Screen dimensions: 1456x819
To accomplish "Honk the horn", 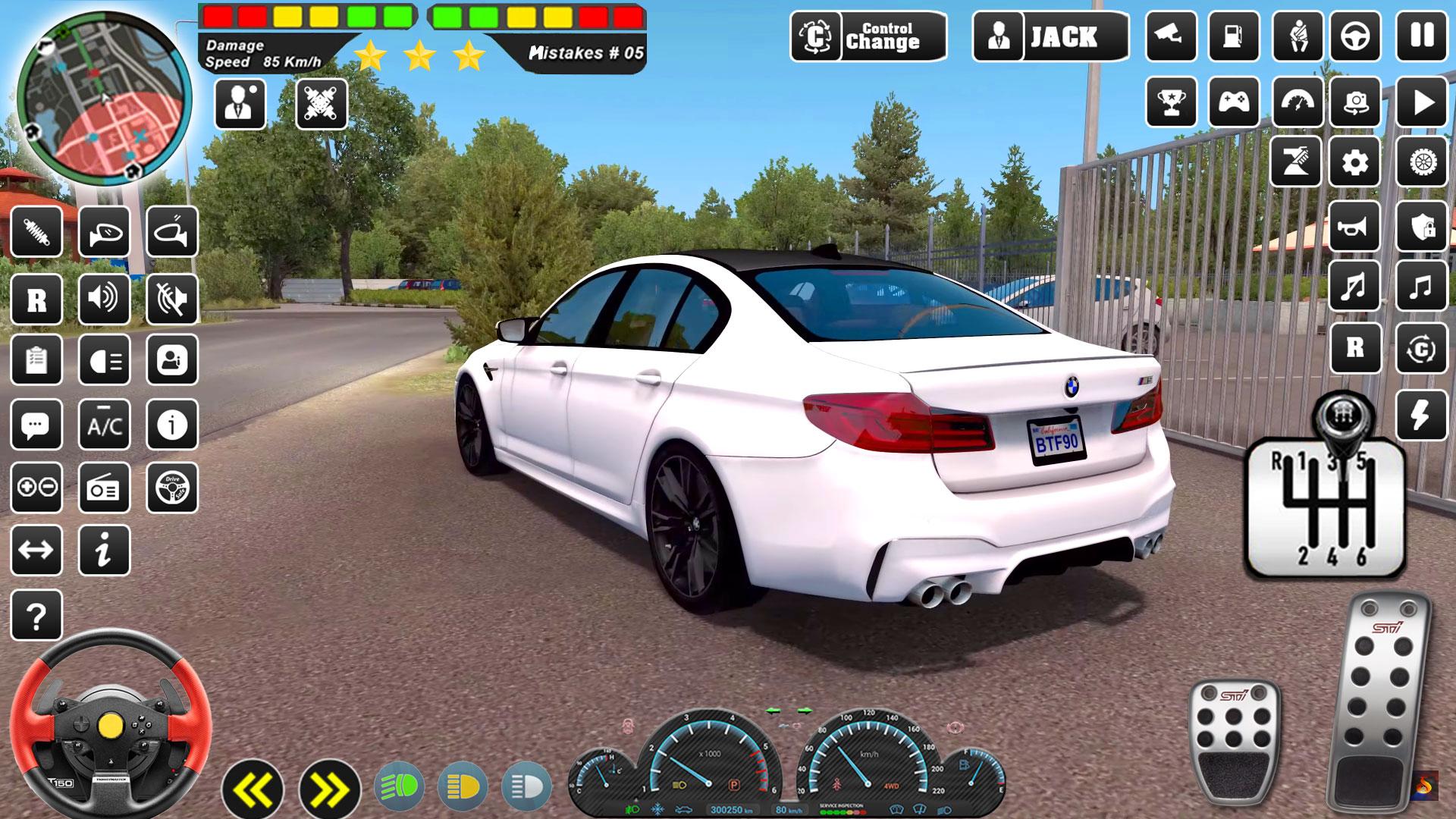I will [x=1355, y=227].
